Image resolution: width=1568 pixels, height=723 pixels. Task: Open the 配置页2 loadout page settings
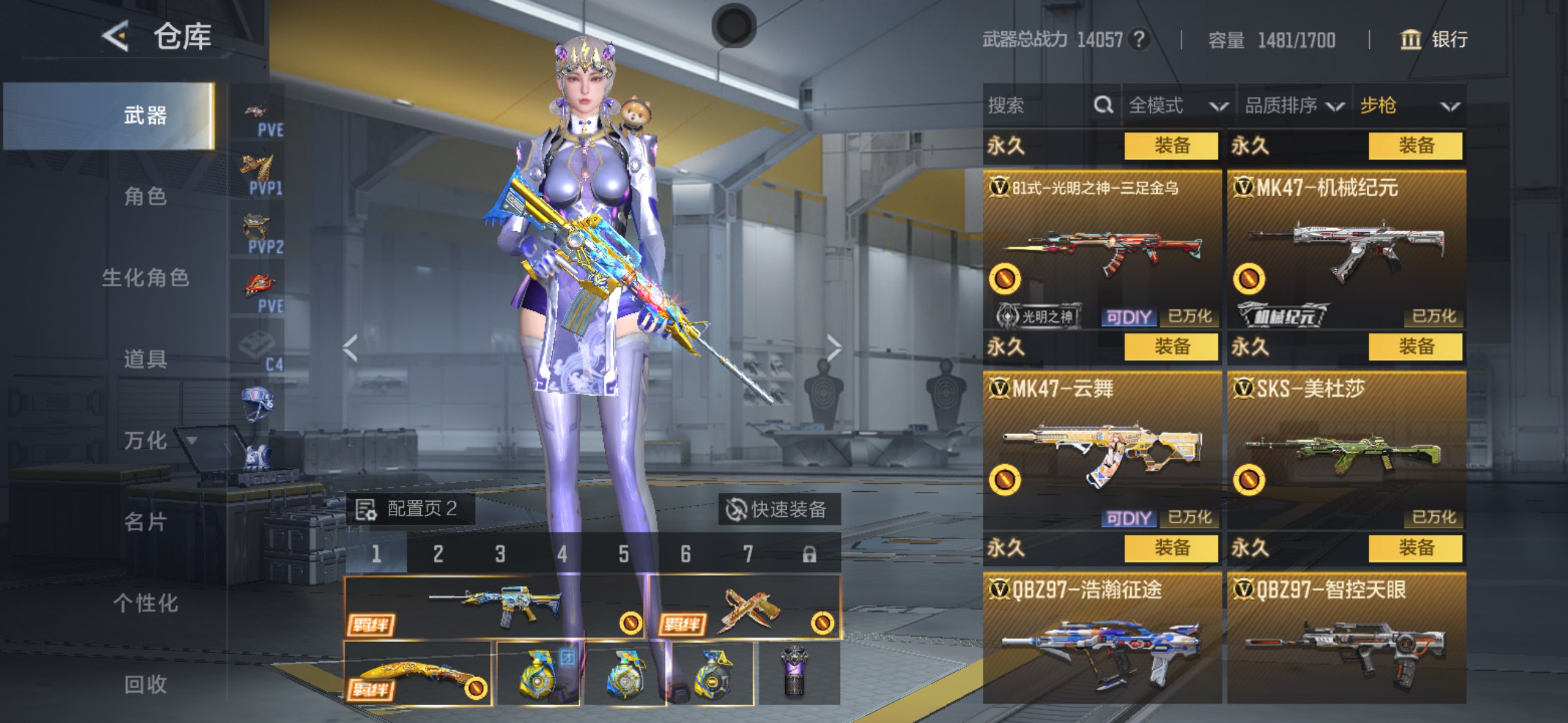(409, 509)
